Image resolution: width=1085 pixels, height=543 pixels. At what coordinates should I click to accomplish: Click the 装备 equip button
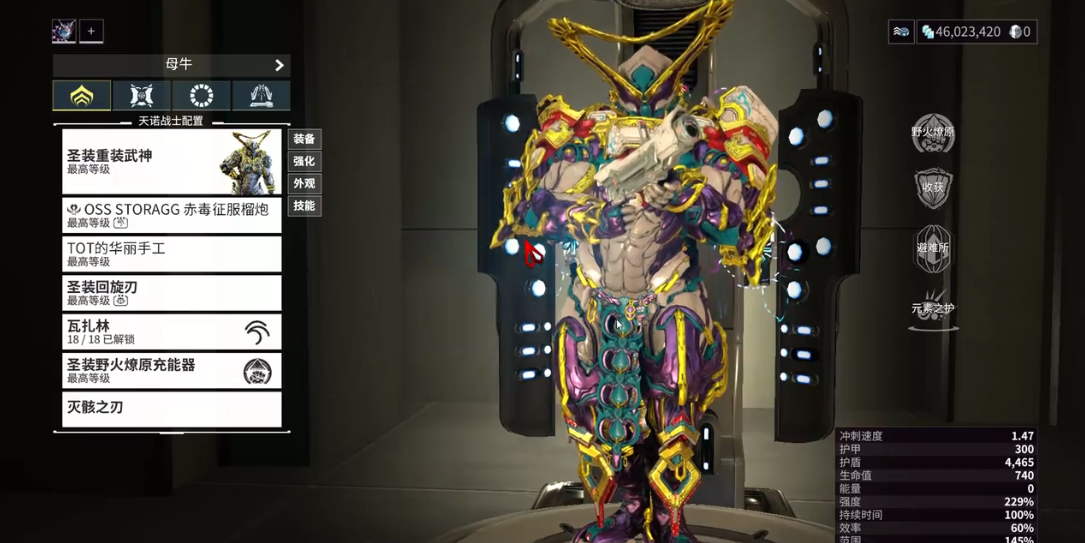304,139
